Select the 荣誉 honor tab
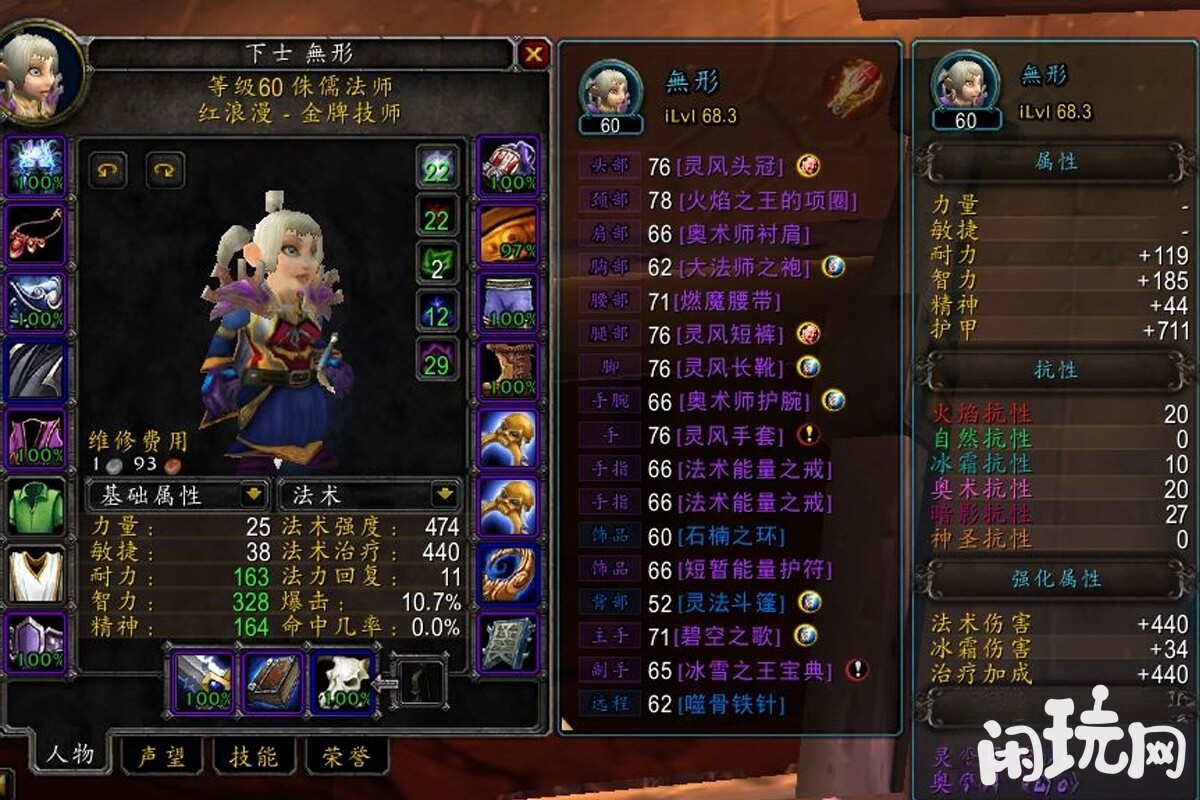1200x800 pixels. (x=345, y=757)
